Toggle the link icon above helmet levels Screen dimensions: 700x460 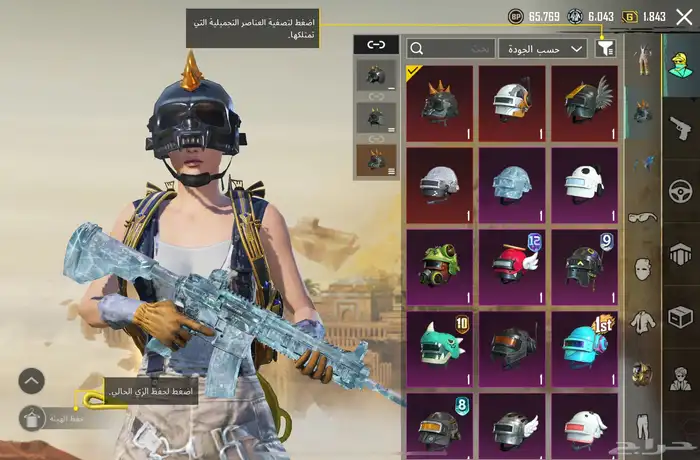coord(376,45)
